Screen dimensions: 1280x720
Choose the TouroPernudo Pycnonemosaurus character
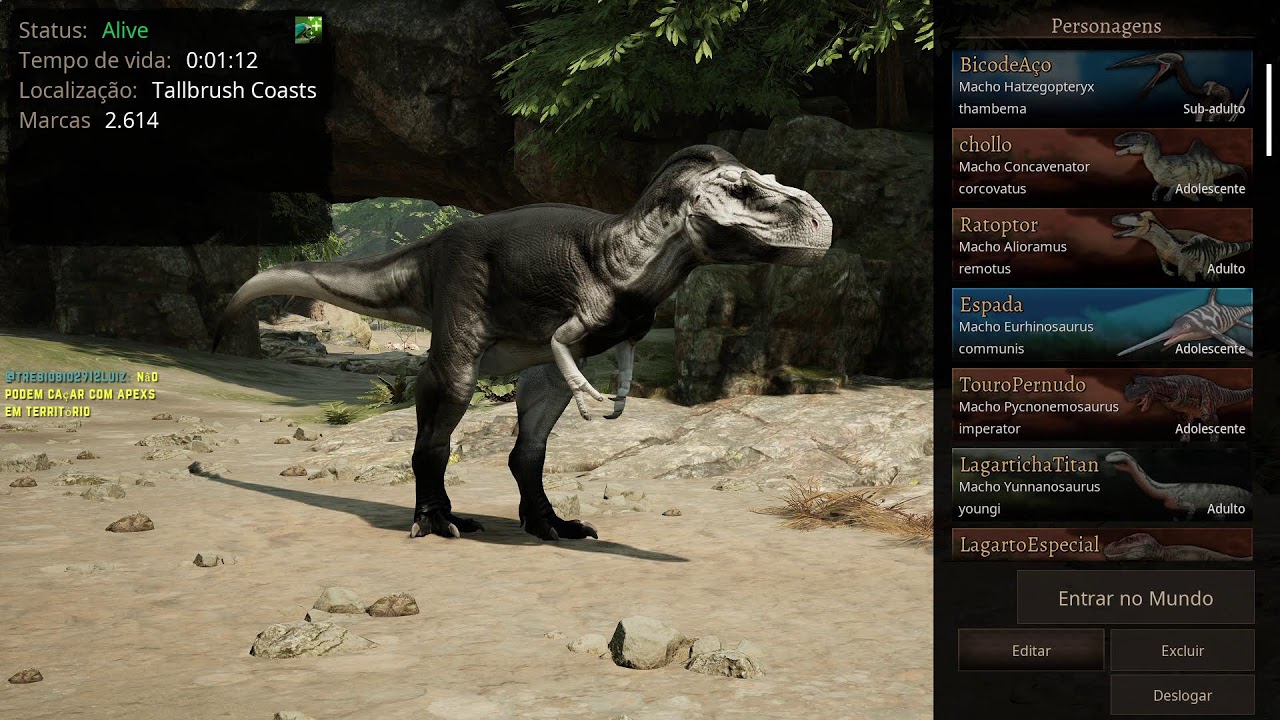[1102, 406]
